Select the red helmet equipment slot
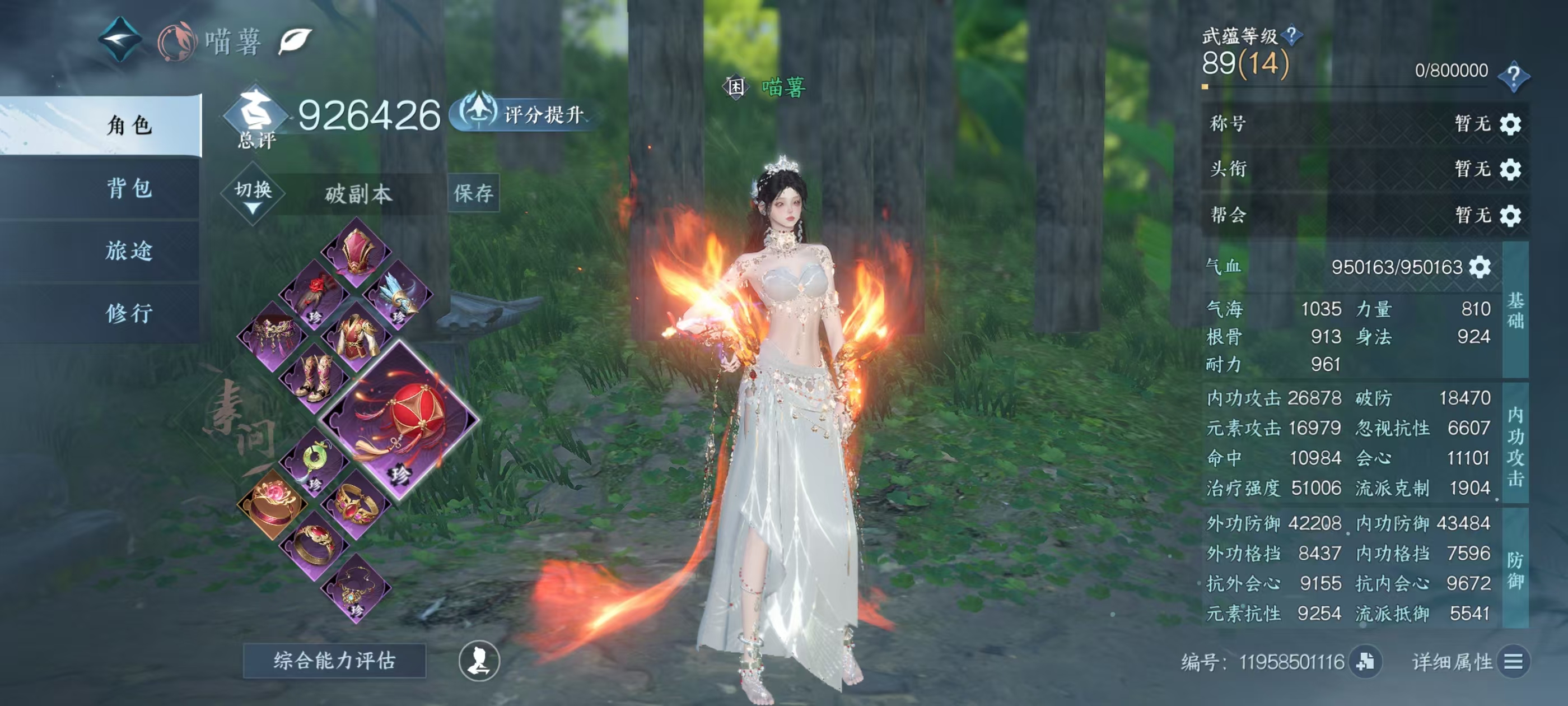 (356, 252)
